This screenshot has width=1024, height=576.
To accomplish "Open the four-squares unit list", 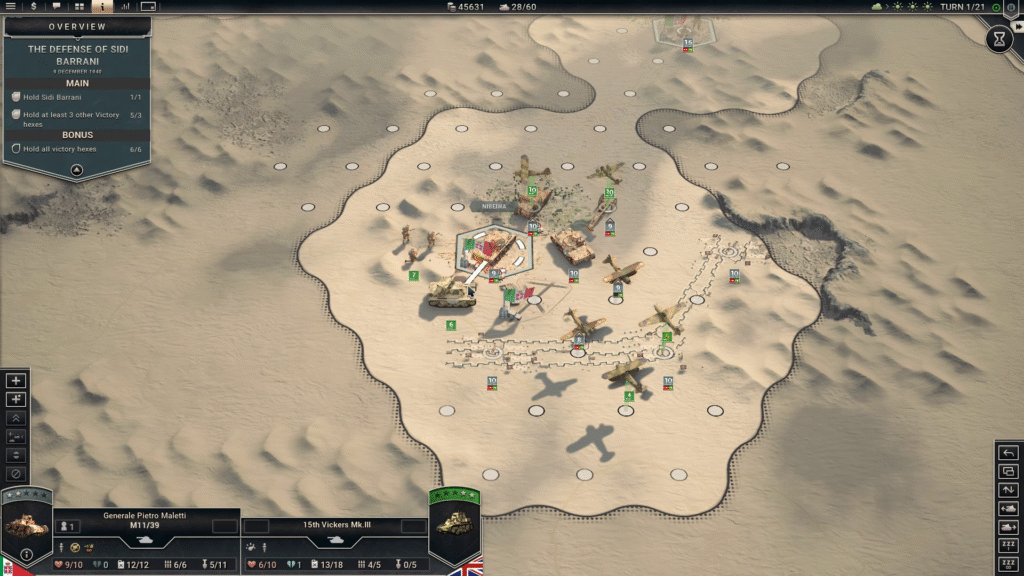I will [80, 7].
